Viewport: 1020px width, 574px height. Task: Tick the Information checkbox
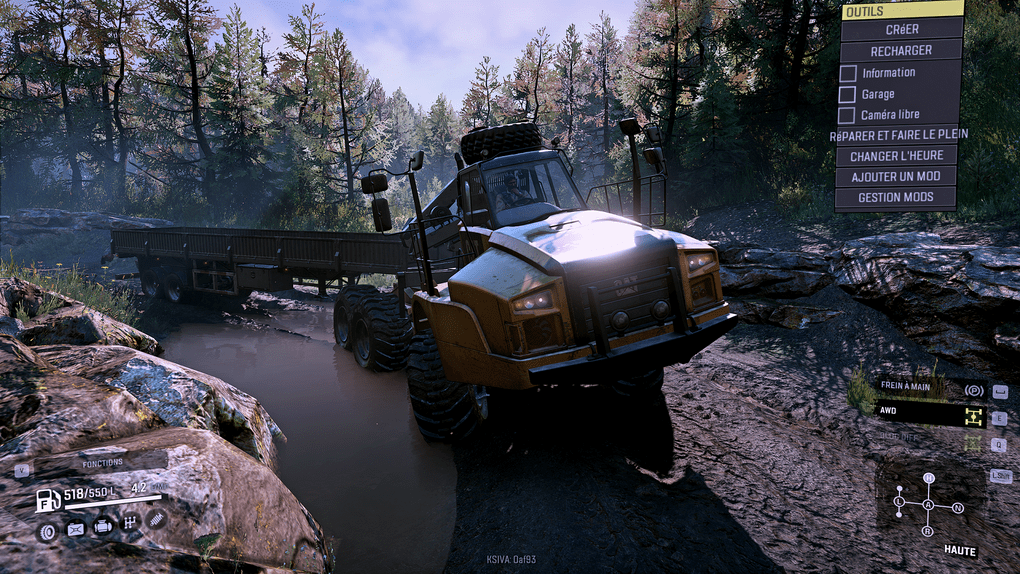[x=848, y=73]
